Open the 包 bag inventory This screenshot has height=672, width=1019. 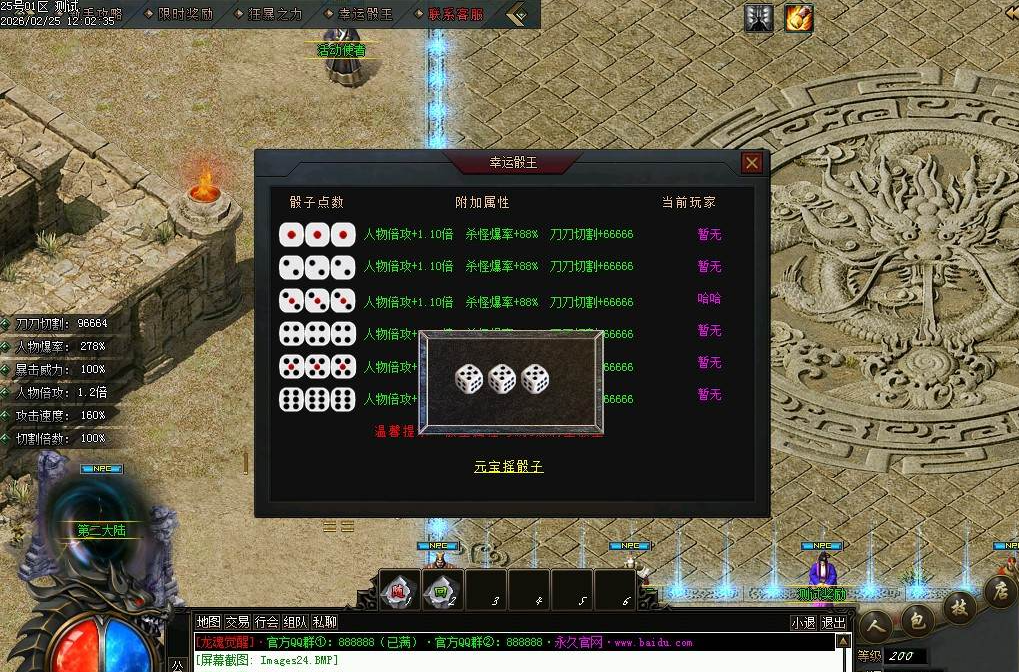[917, 619]
